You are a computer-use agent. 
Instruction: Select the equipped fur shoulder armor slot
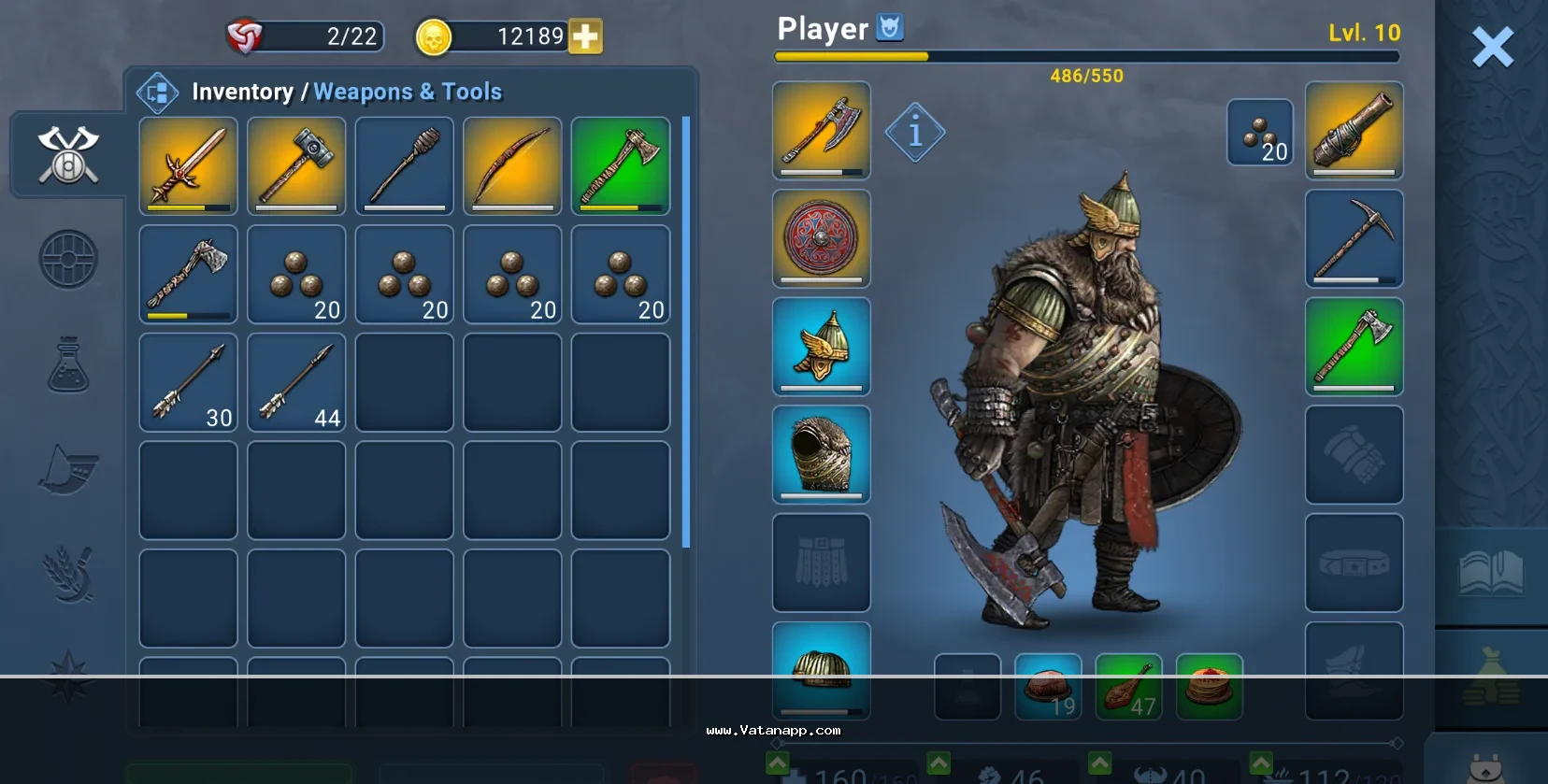pyautogui.click(x=821, y=454)
